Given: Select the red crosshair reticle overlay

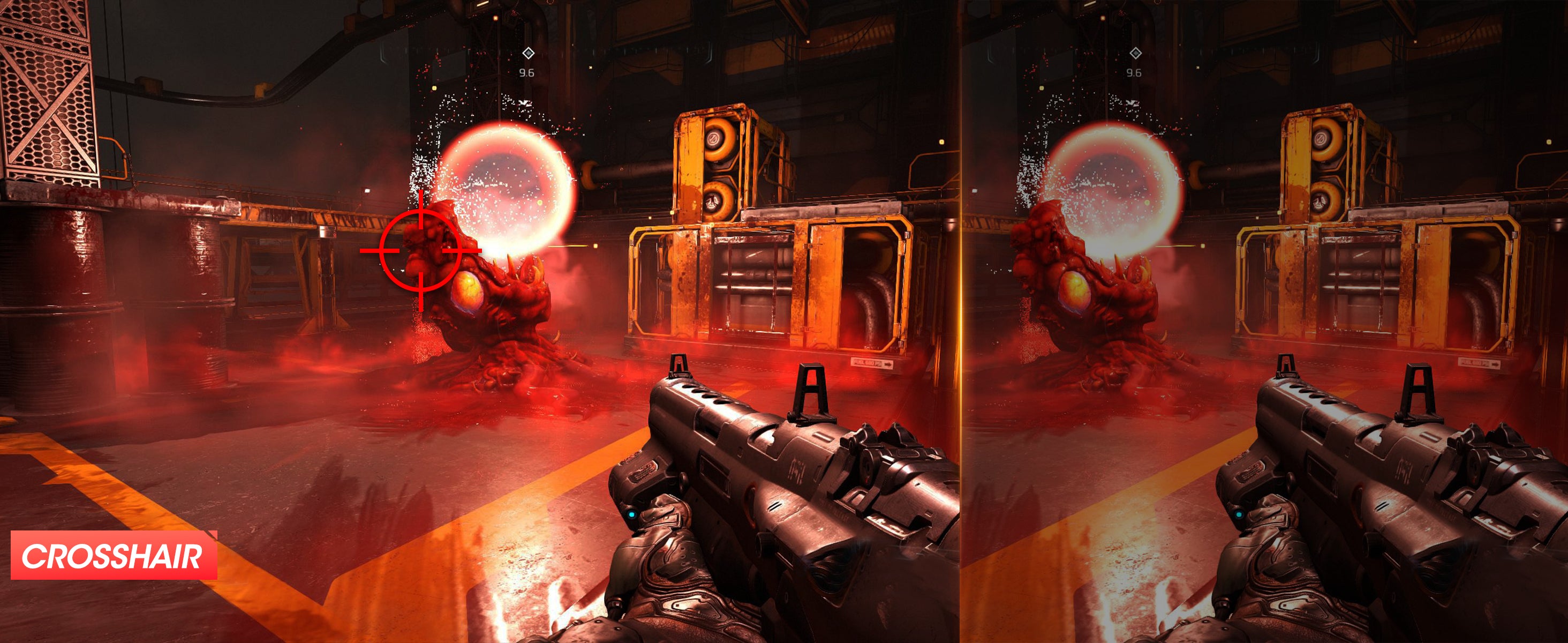Looking at the screenshot, I should [x=420, y=250].
